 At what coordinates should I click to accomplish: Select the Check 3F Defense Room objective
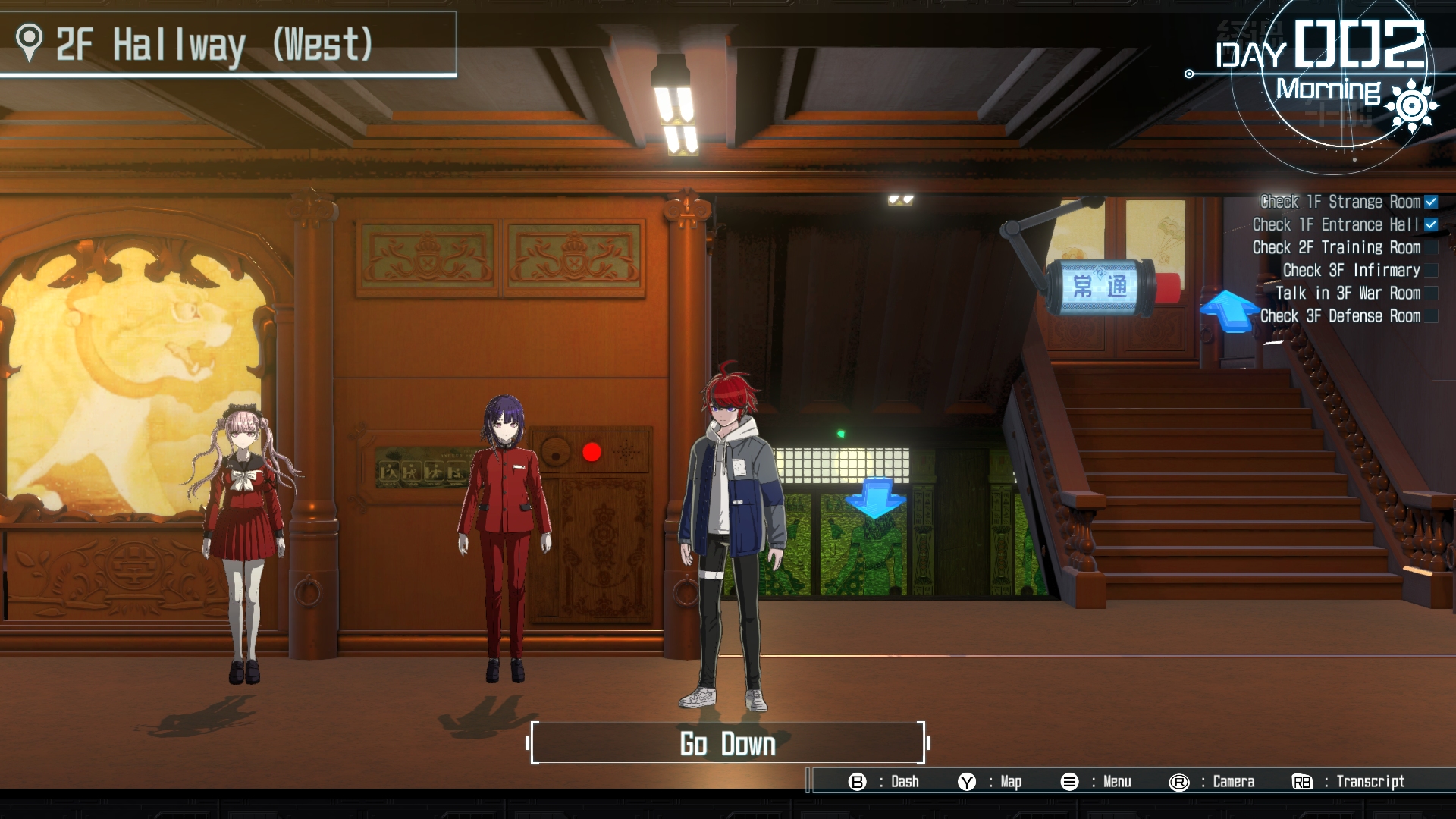point(1340,315)
